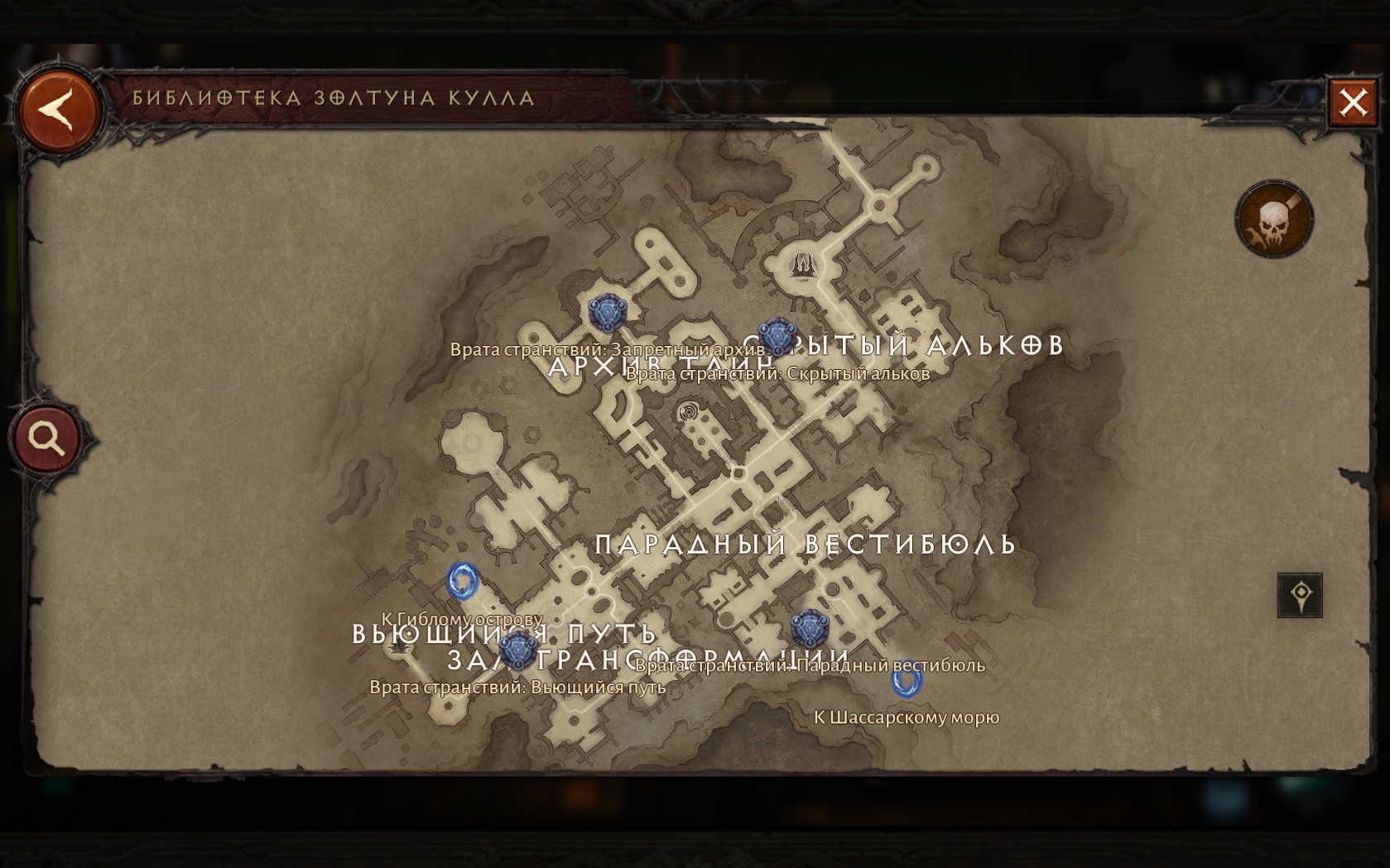Viewport: 1390px width, 868px height.
Task: Select the Скрытый альков waypoint
Action: click(x=776, y=336)
